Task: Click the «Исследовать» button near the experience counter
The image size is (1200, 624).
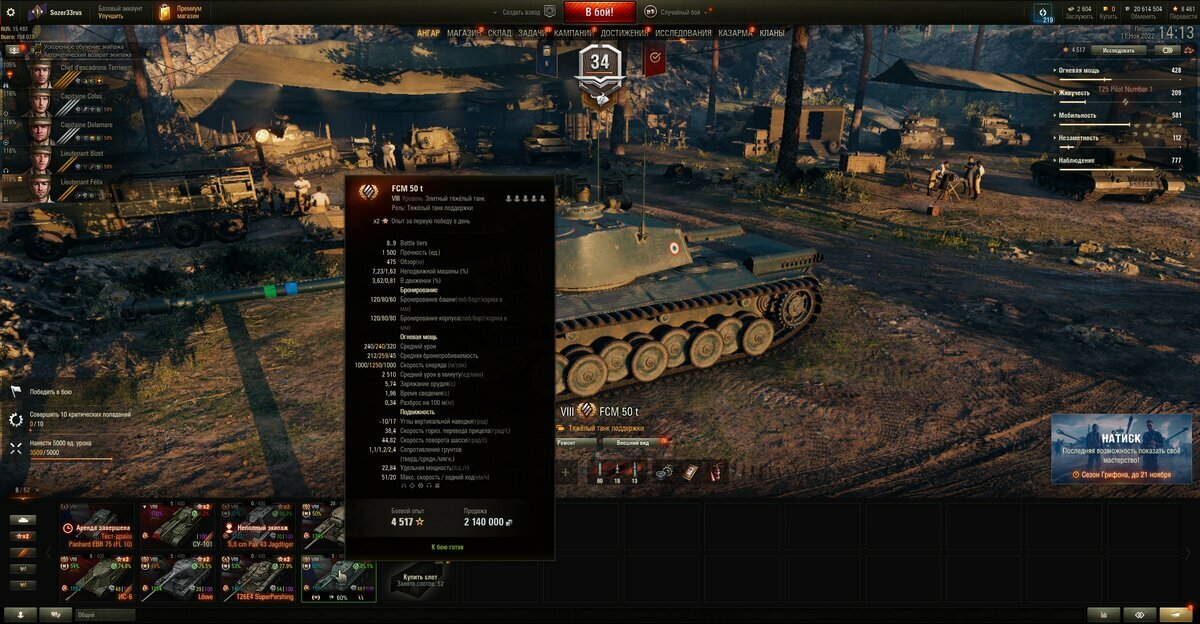Action: pyautogui.click(x=1118, y=50)
